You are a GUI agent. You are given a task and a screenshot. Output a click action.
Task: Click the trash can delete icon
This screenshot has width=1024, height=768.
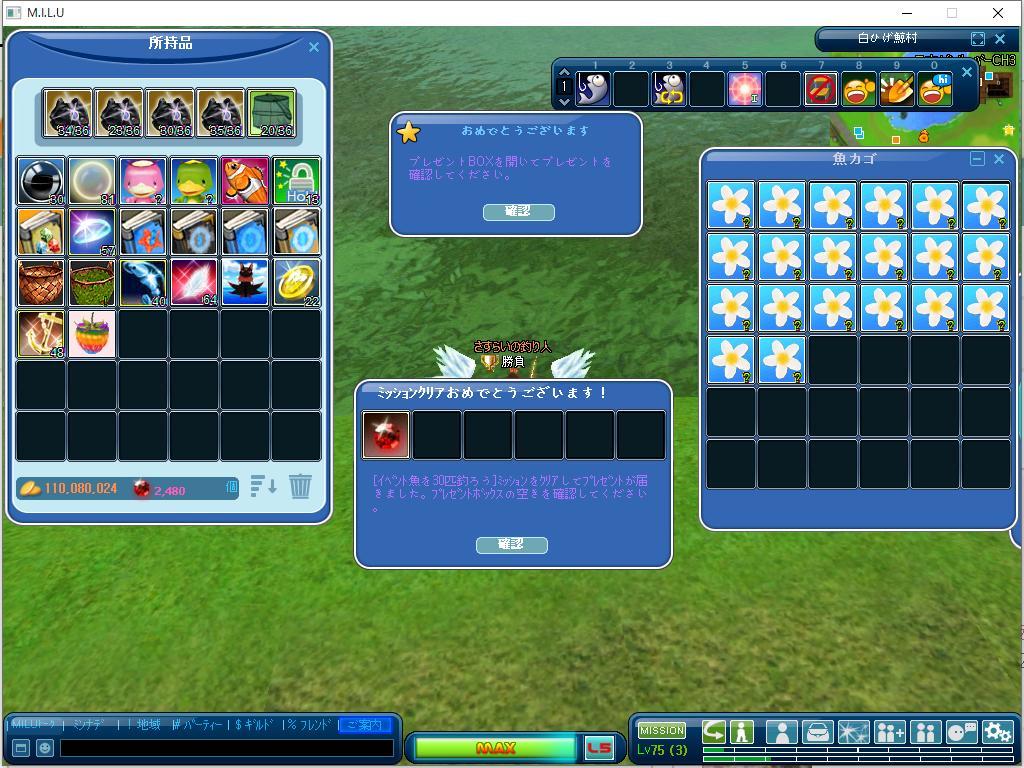(x=300, y=486)
